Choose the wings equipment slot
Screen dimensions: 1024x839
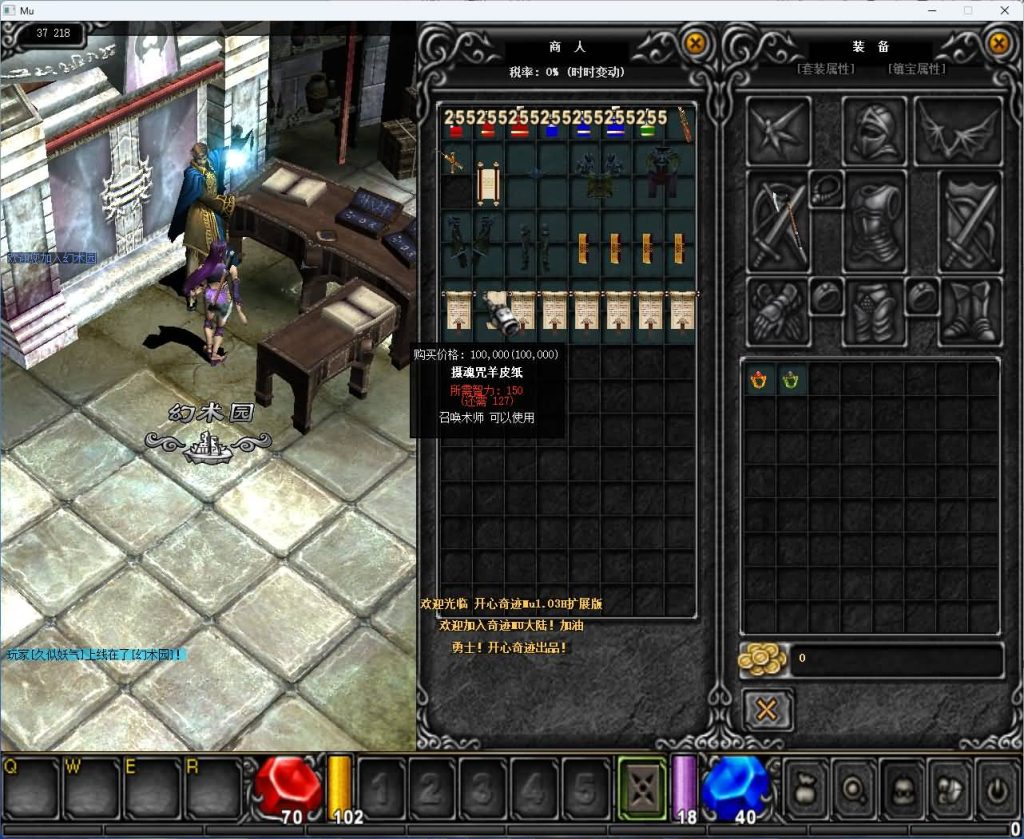[x=957, y=131]
